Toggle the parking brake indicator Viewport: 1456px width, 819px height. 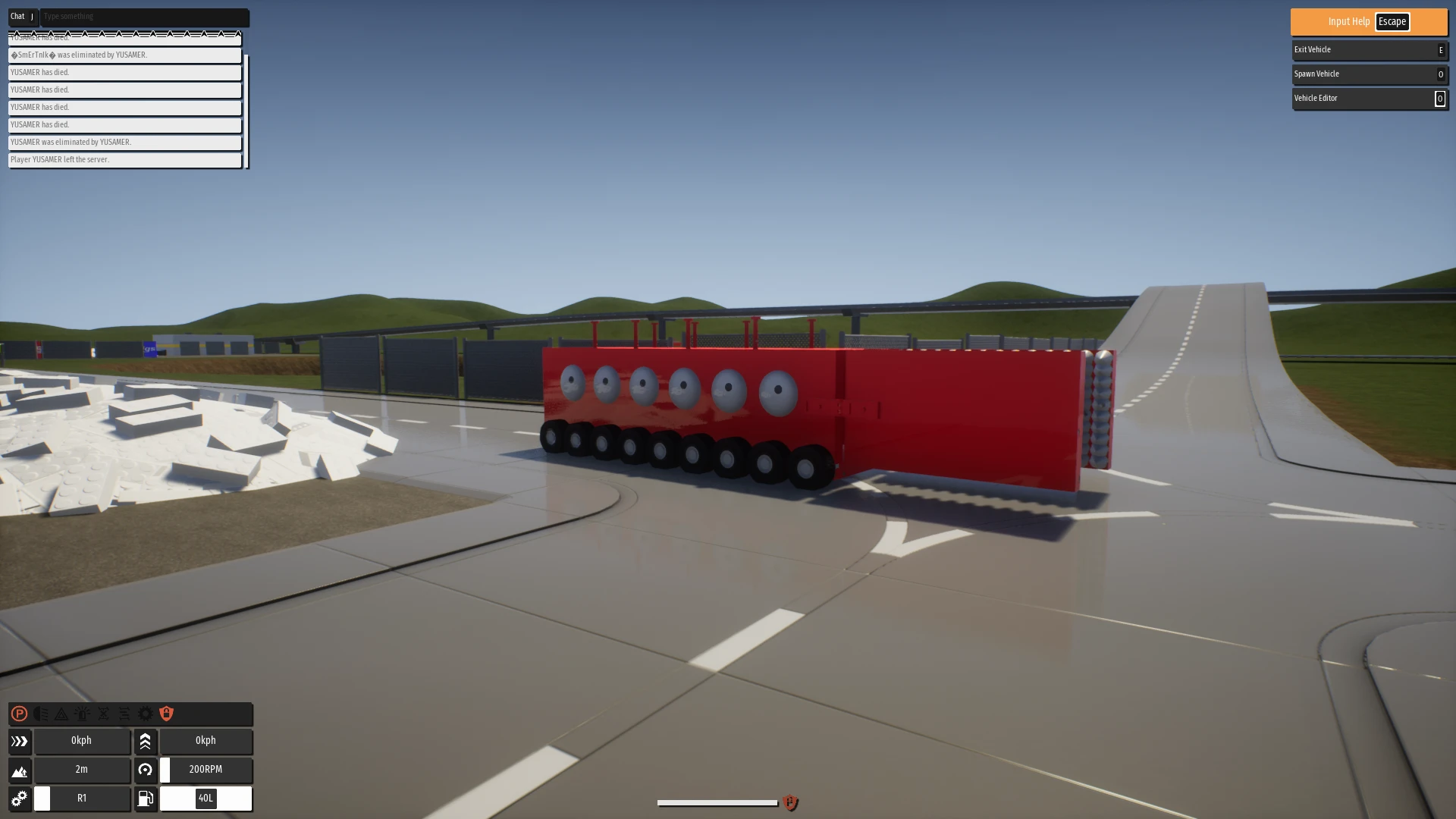(x=19, y=714)
